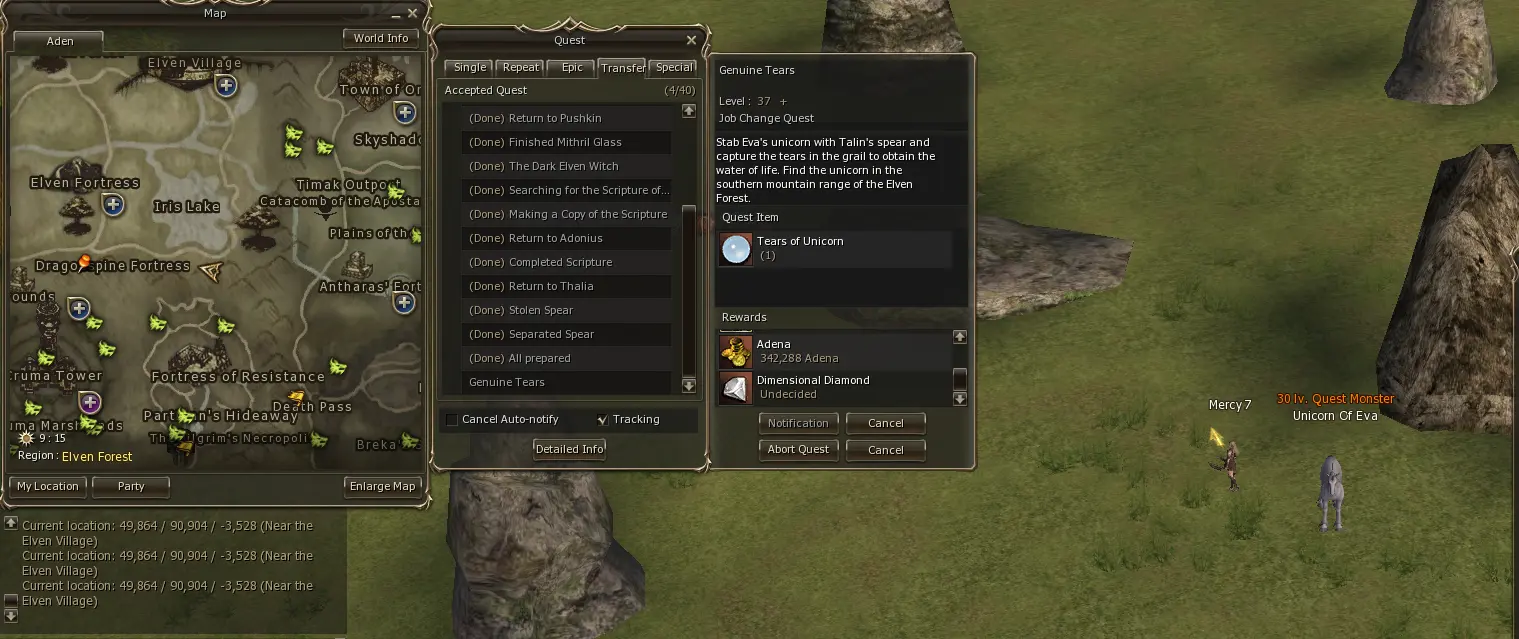
Task: Switch to the Single quest tab
Action: coord(469,68)
